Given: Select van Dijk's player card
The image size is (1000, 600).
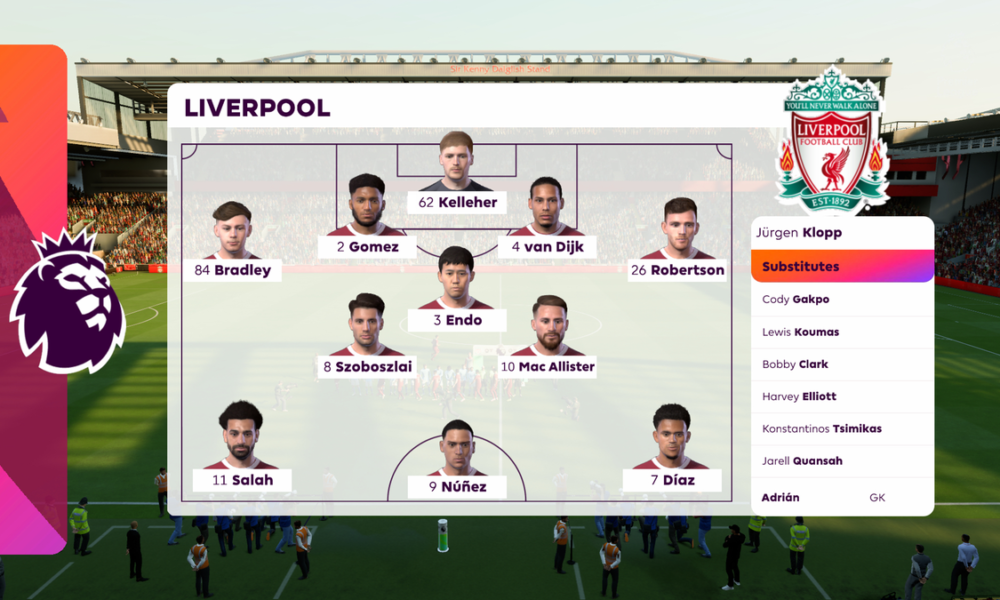Looking at the screenshot, I should click(x=545, y=246).
